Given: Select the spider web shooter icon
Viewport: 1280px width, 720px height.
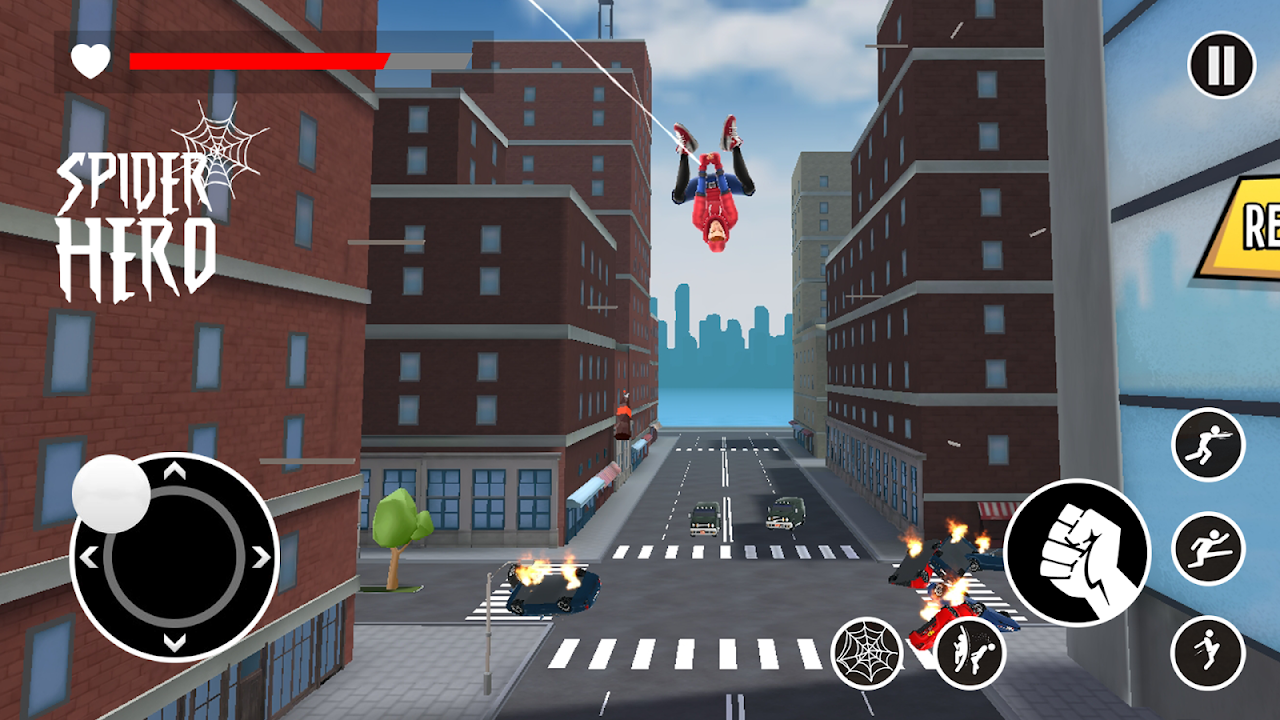Looking at the screenshot, I should (866, 650).
